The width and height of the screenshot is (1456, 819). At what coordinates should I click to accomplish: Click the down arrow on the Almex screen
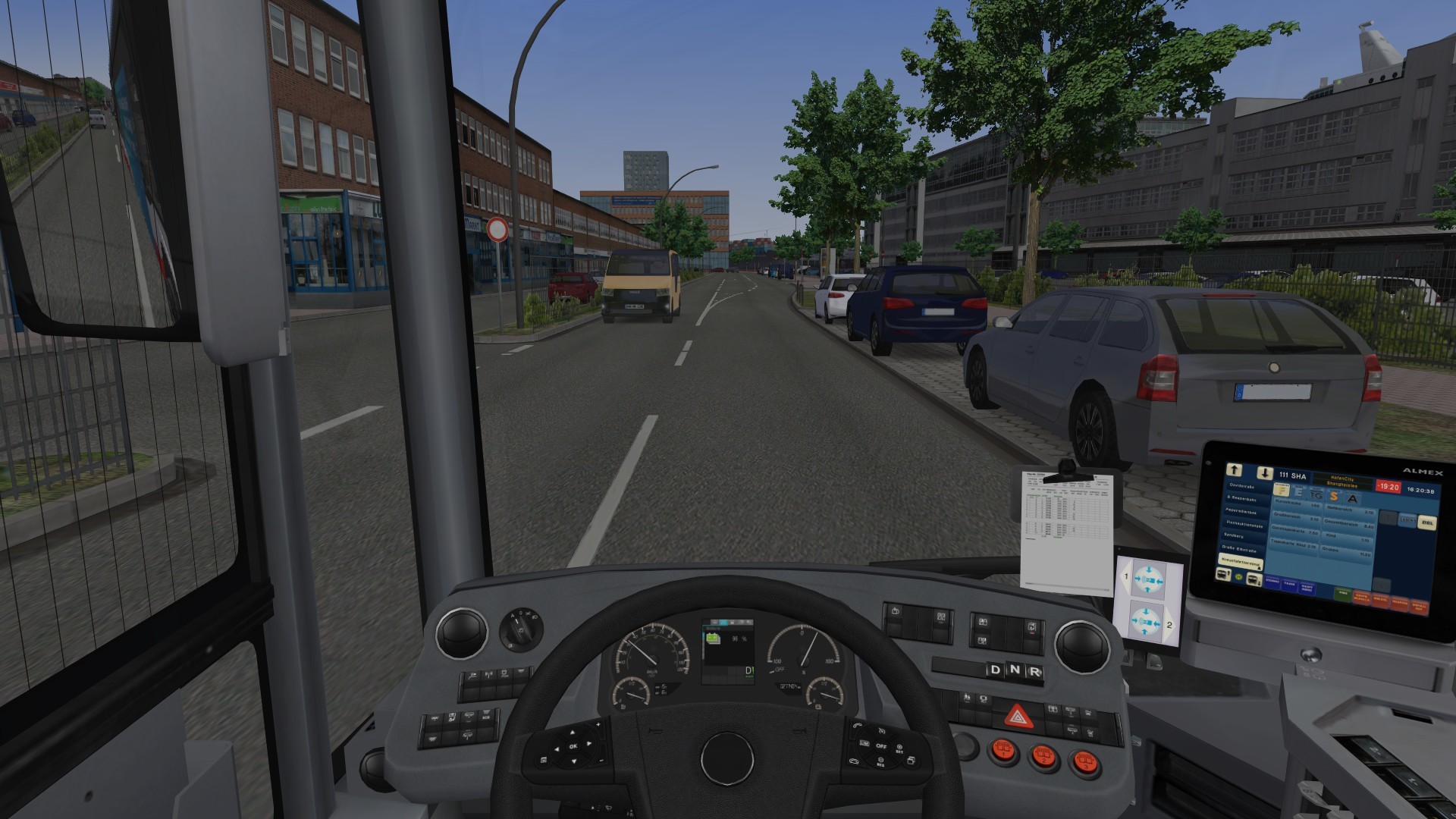point(1264,472)
